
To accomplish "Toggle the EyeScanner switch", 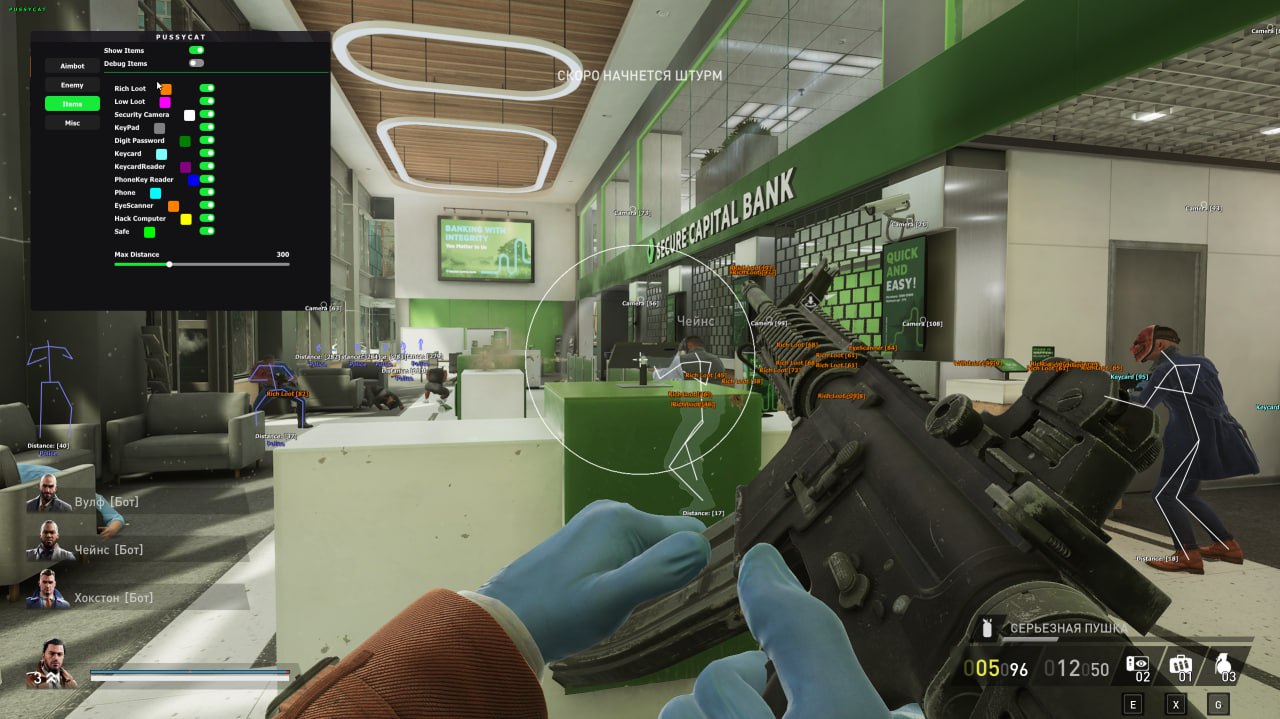I will point(207,205).
